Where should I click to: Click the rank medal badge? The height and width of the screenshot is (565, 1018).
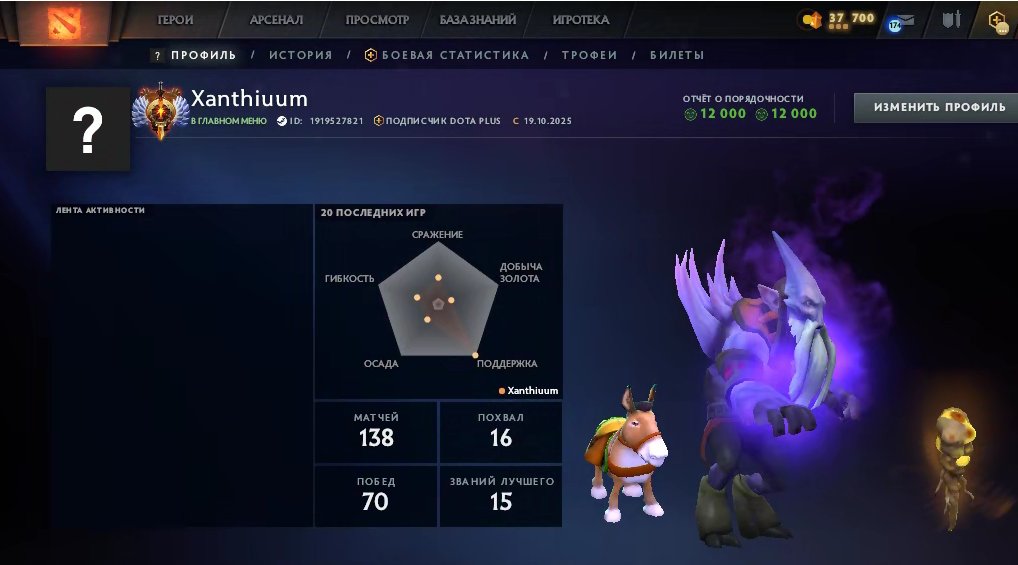160,111
